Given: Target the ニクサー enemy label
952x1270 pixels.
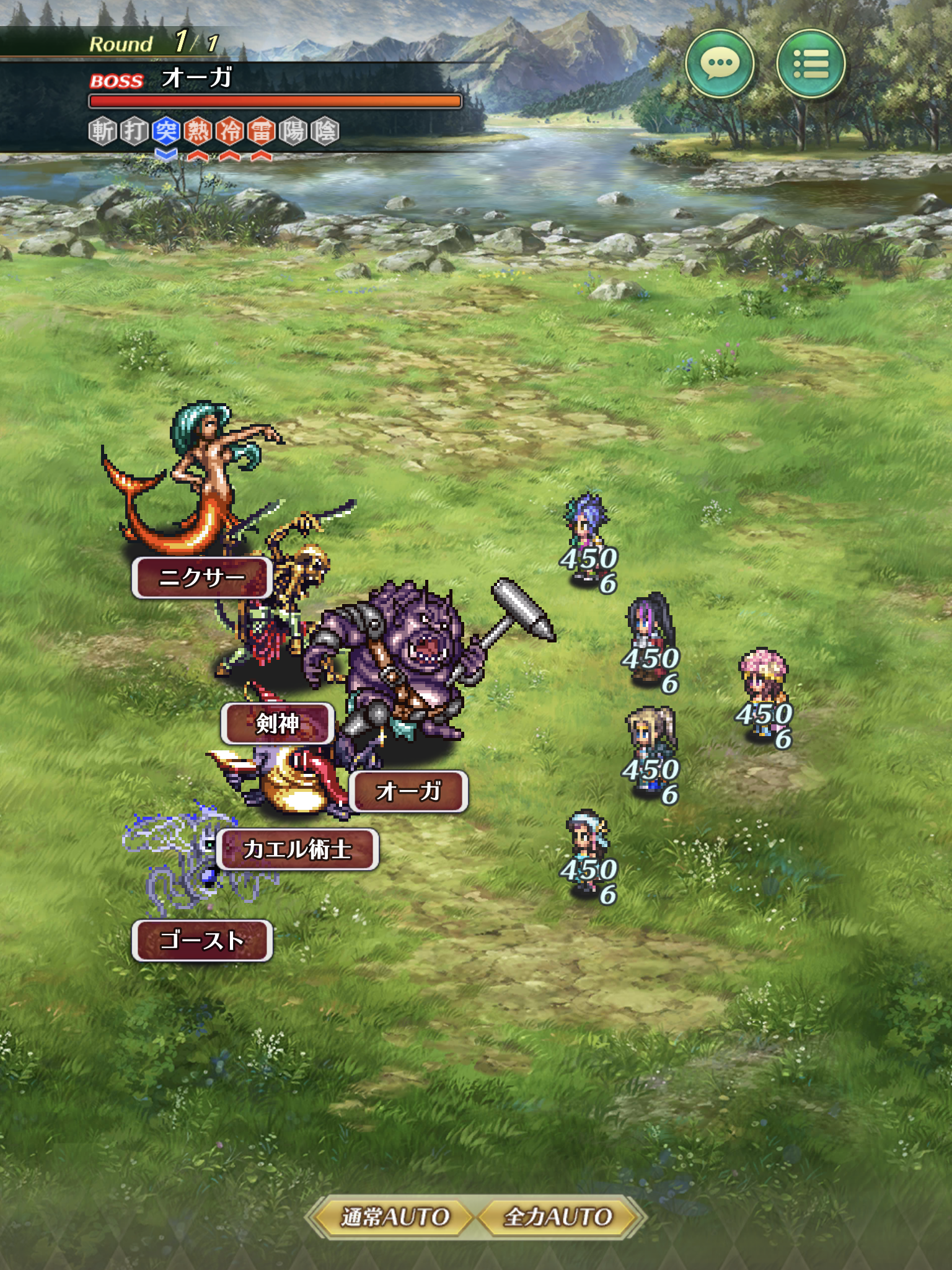Looking at the screenshot, I should pos(202,578).
